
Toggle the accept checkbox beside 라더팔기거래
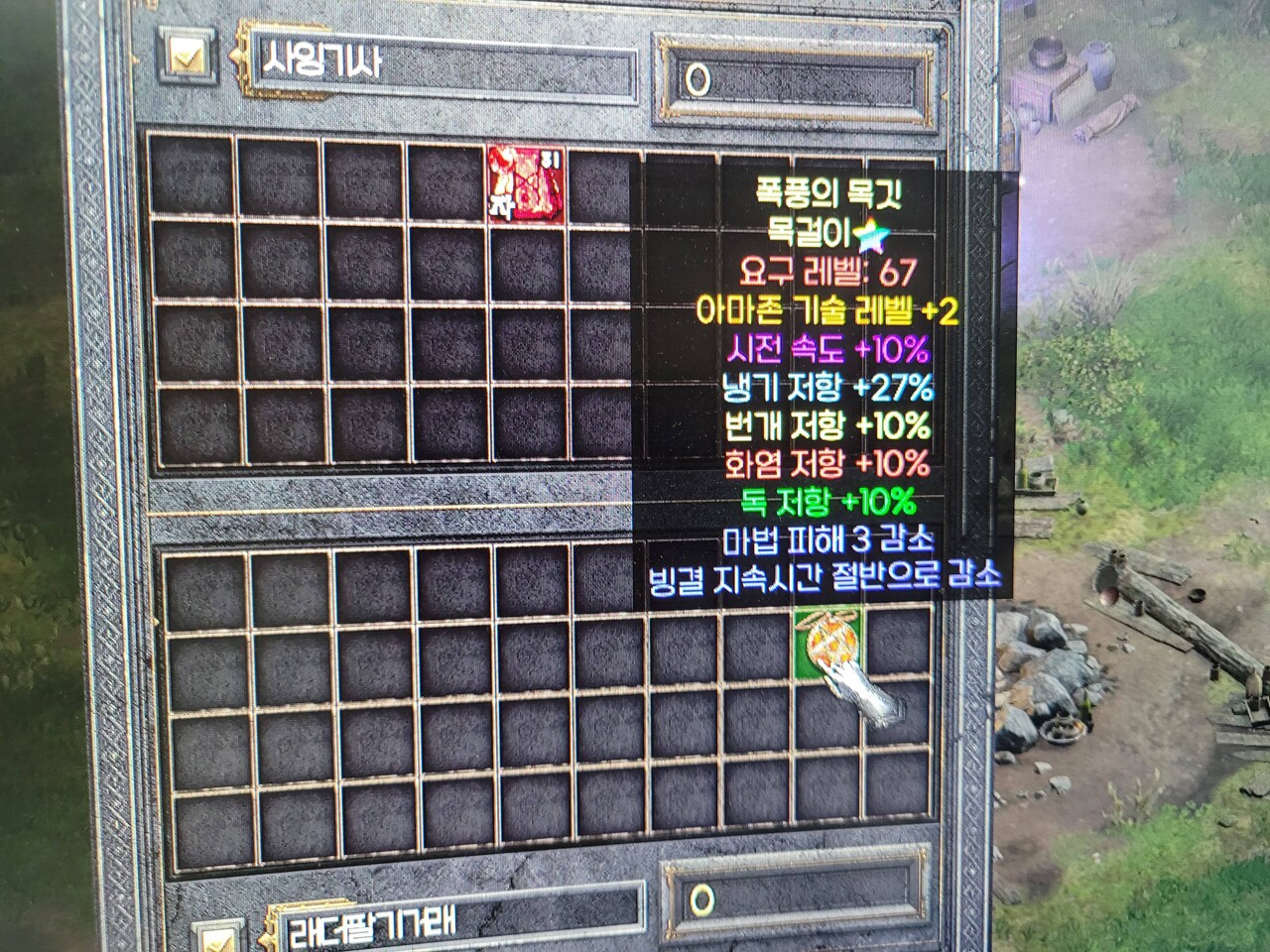click(x=220, y=939)
